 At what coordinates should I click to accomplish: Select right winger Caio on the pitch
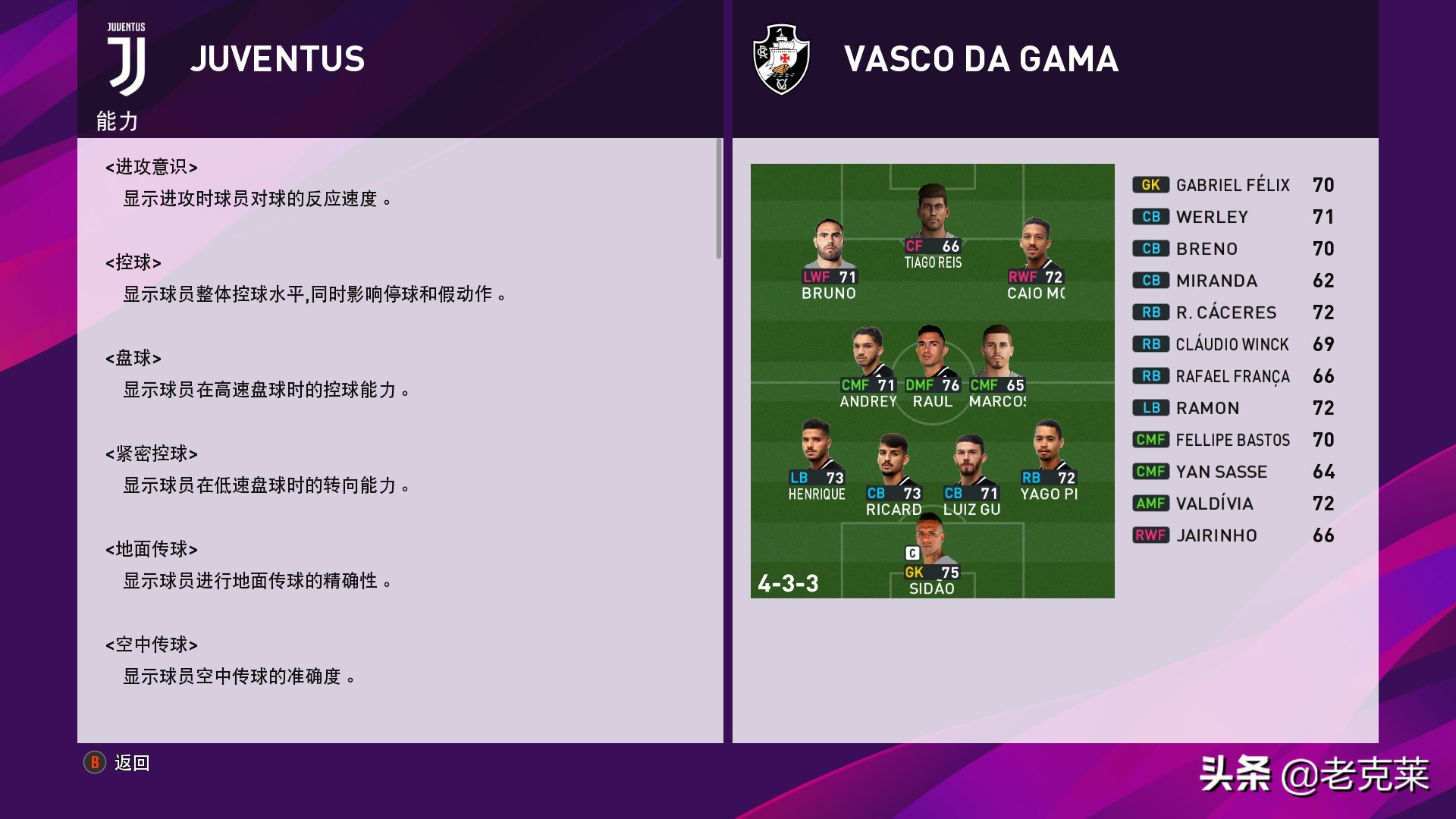[1036, 258]
